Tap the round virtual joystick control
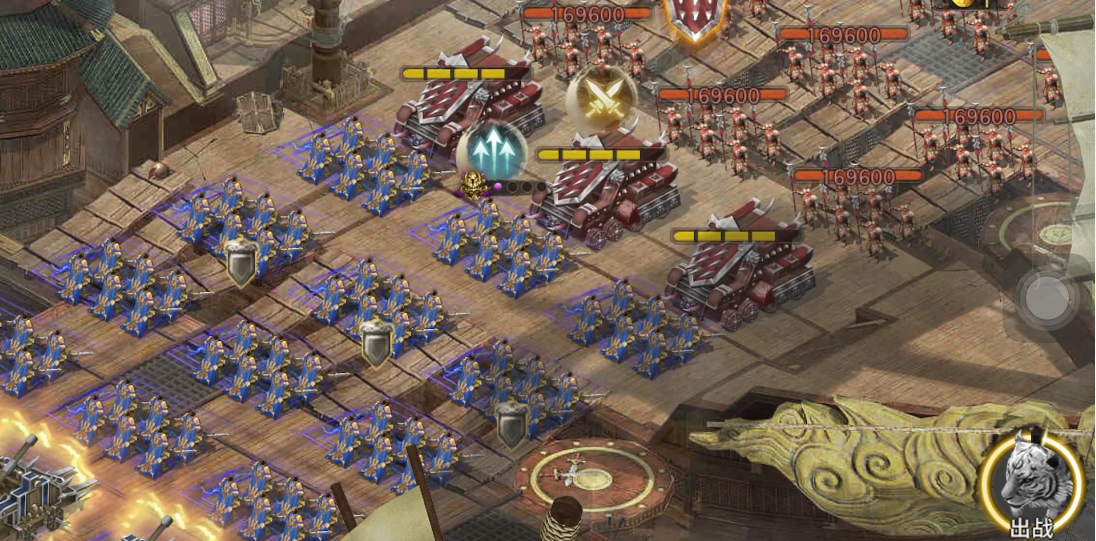The width and height of the screenshot is (1096, 541). [x=1048, y=296]
